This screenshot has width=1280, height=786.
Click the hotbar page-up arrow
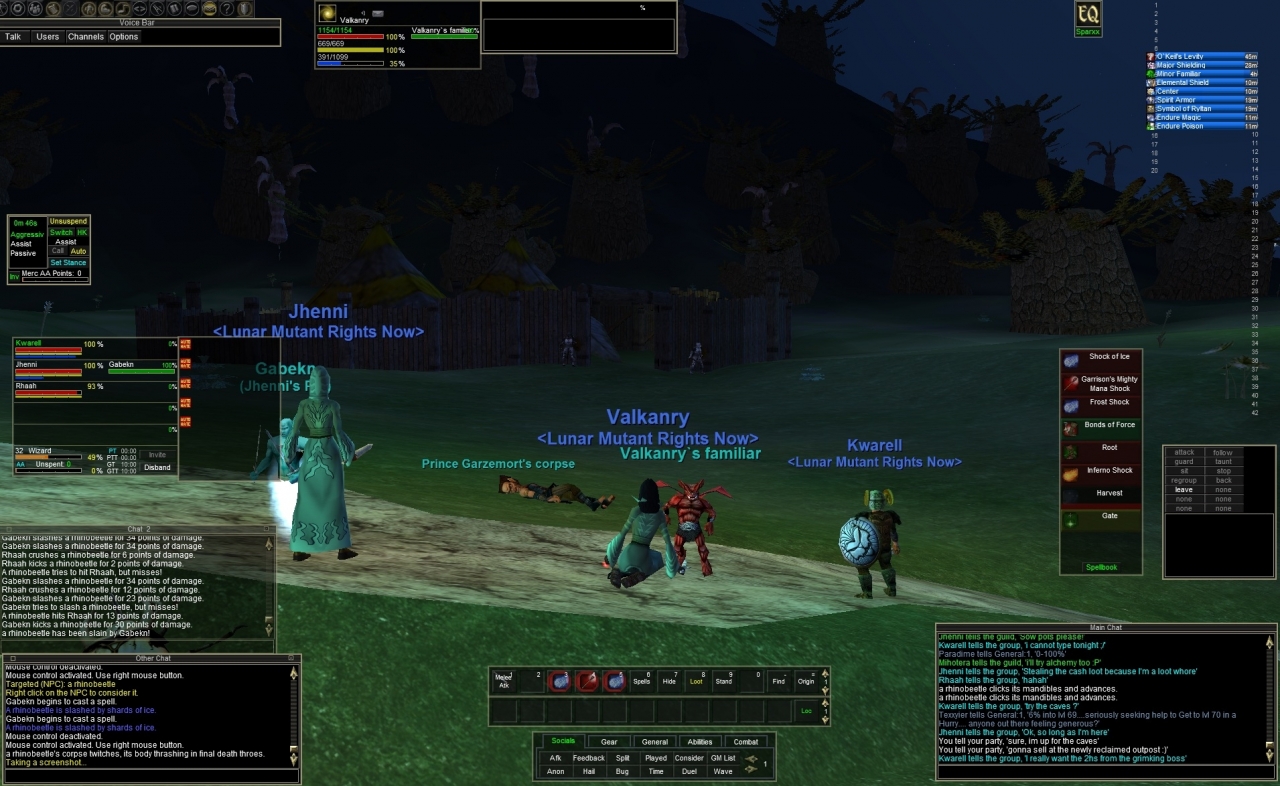824,673
